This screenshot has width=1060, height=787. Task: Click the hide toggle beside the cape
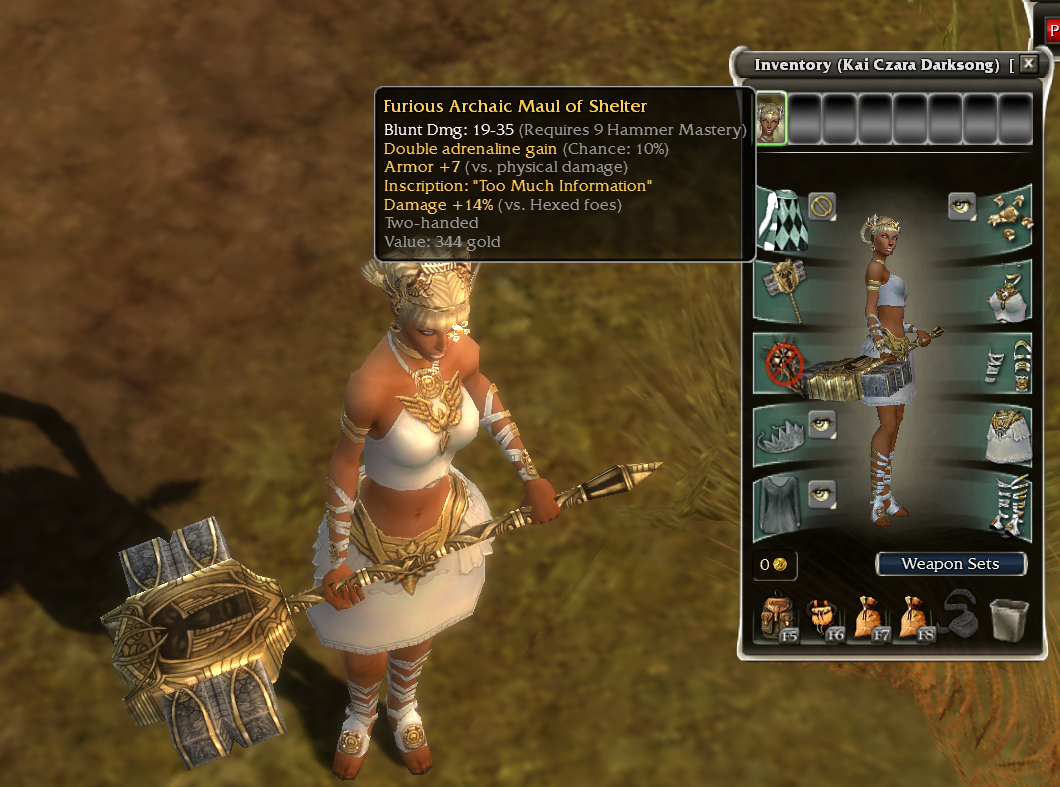point(822,207)
